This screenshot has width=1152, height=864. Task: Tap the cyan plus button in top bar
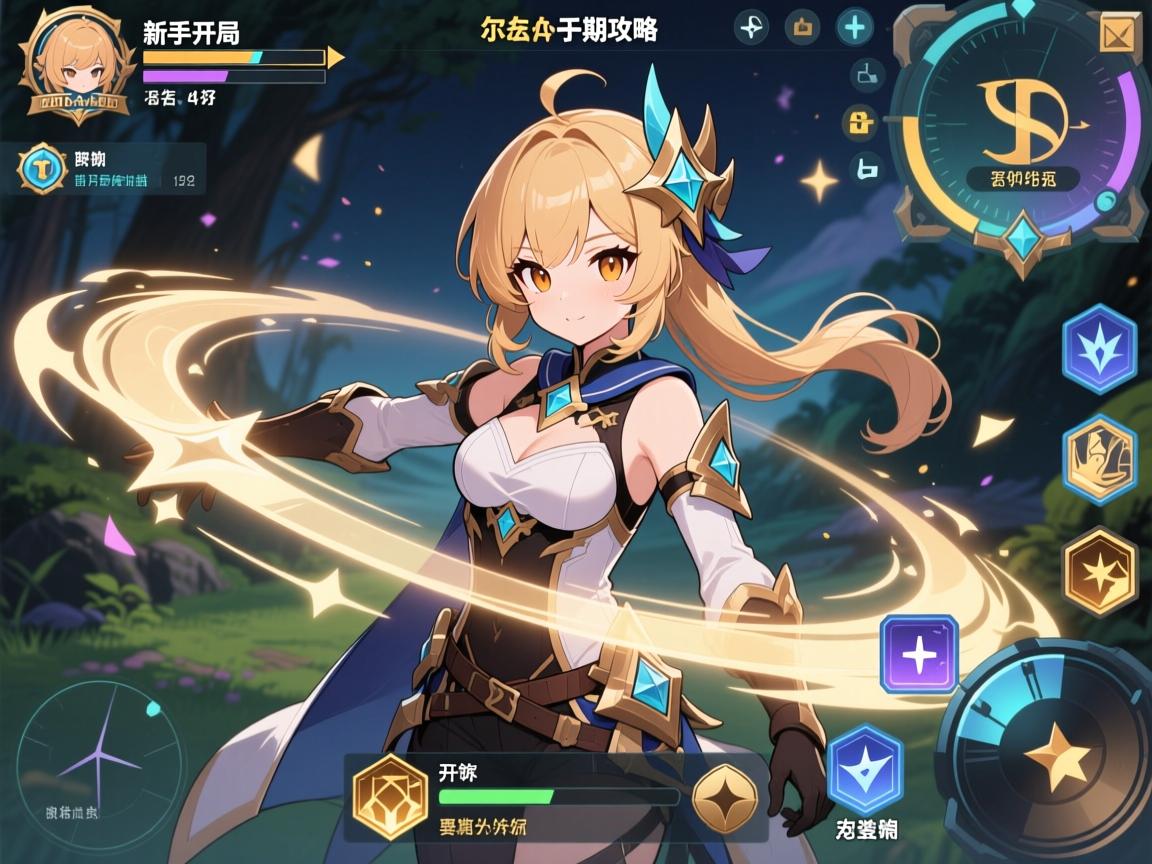[x=854, y=27]
